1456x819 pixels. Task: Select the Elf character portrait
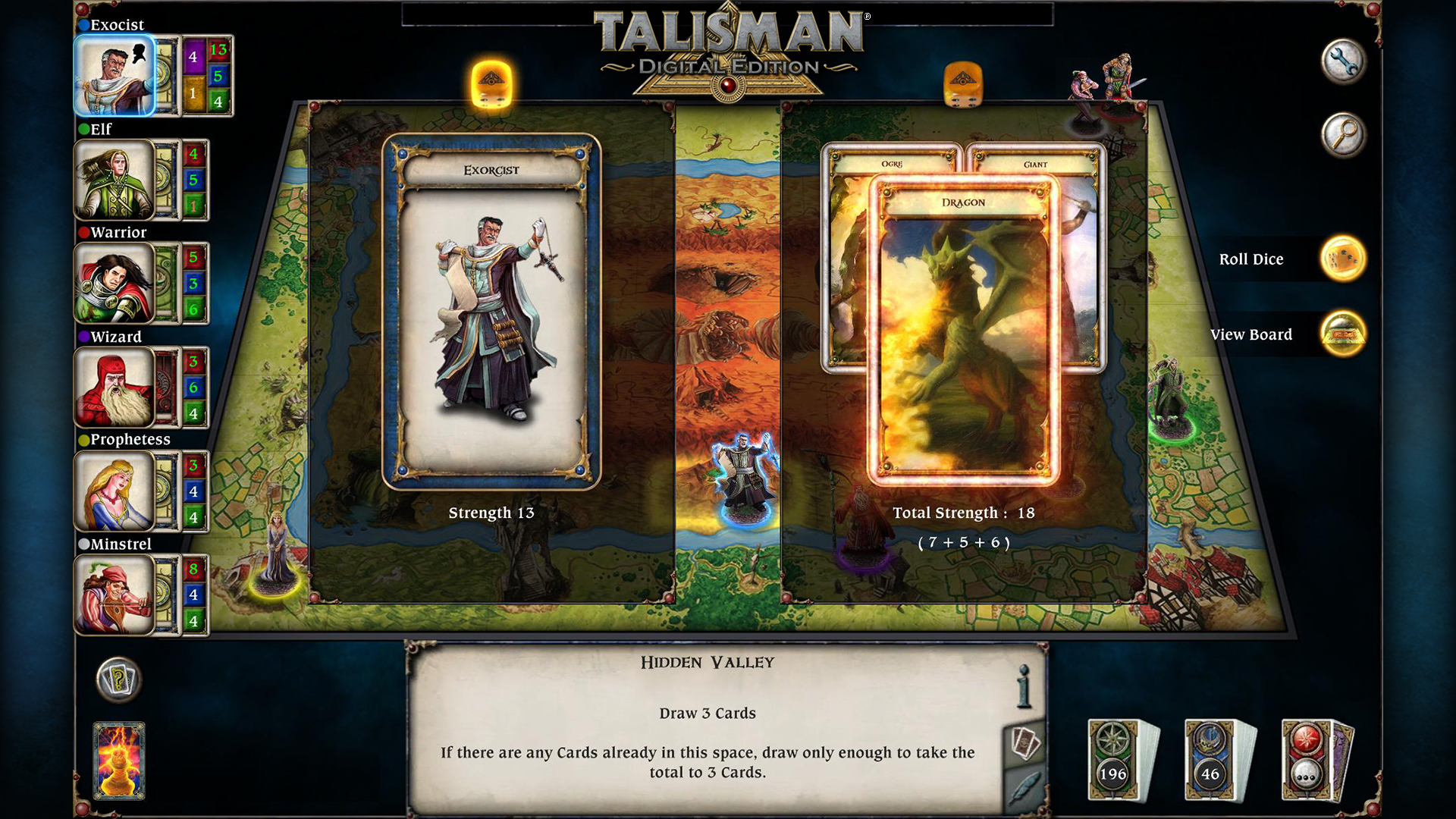point(114,180)
